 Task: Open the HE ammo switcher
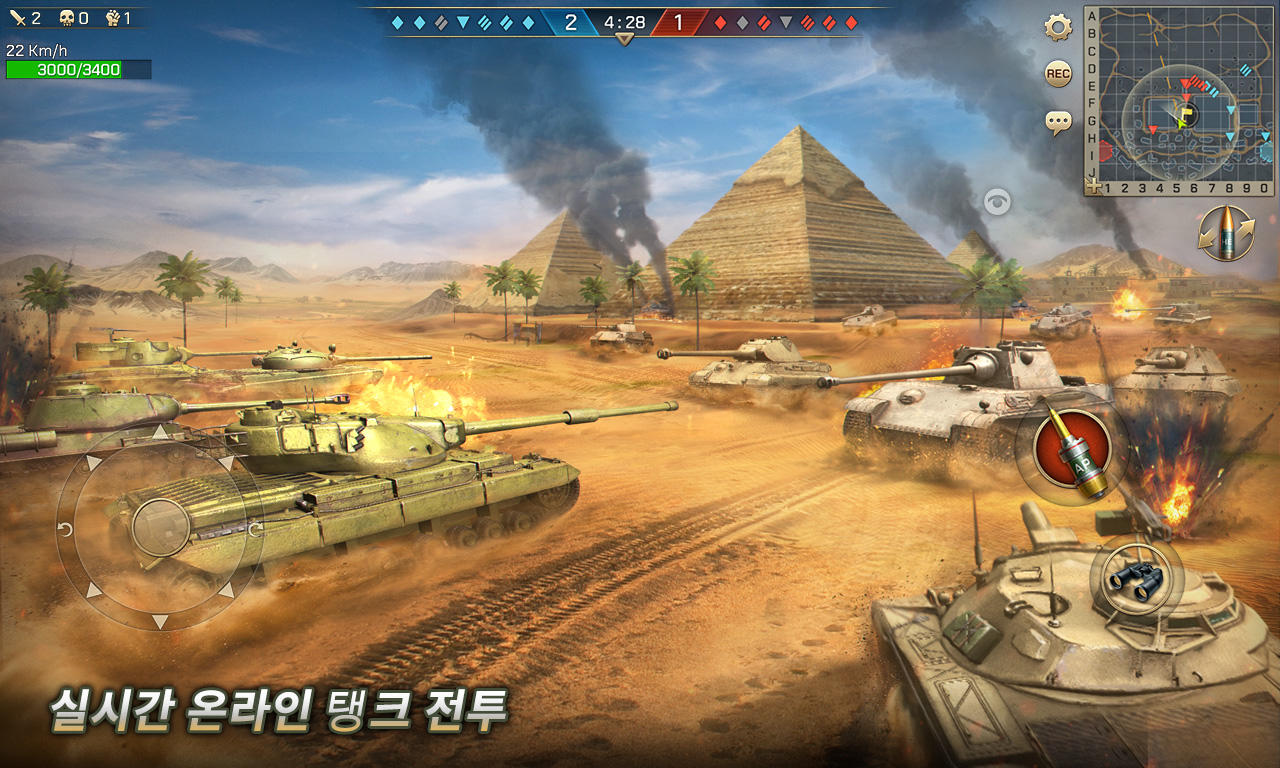coord(1229,232)
